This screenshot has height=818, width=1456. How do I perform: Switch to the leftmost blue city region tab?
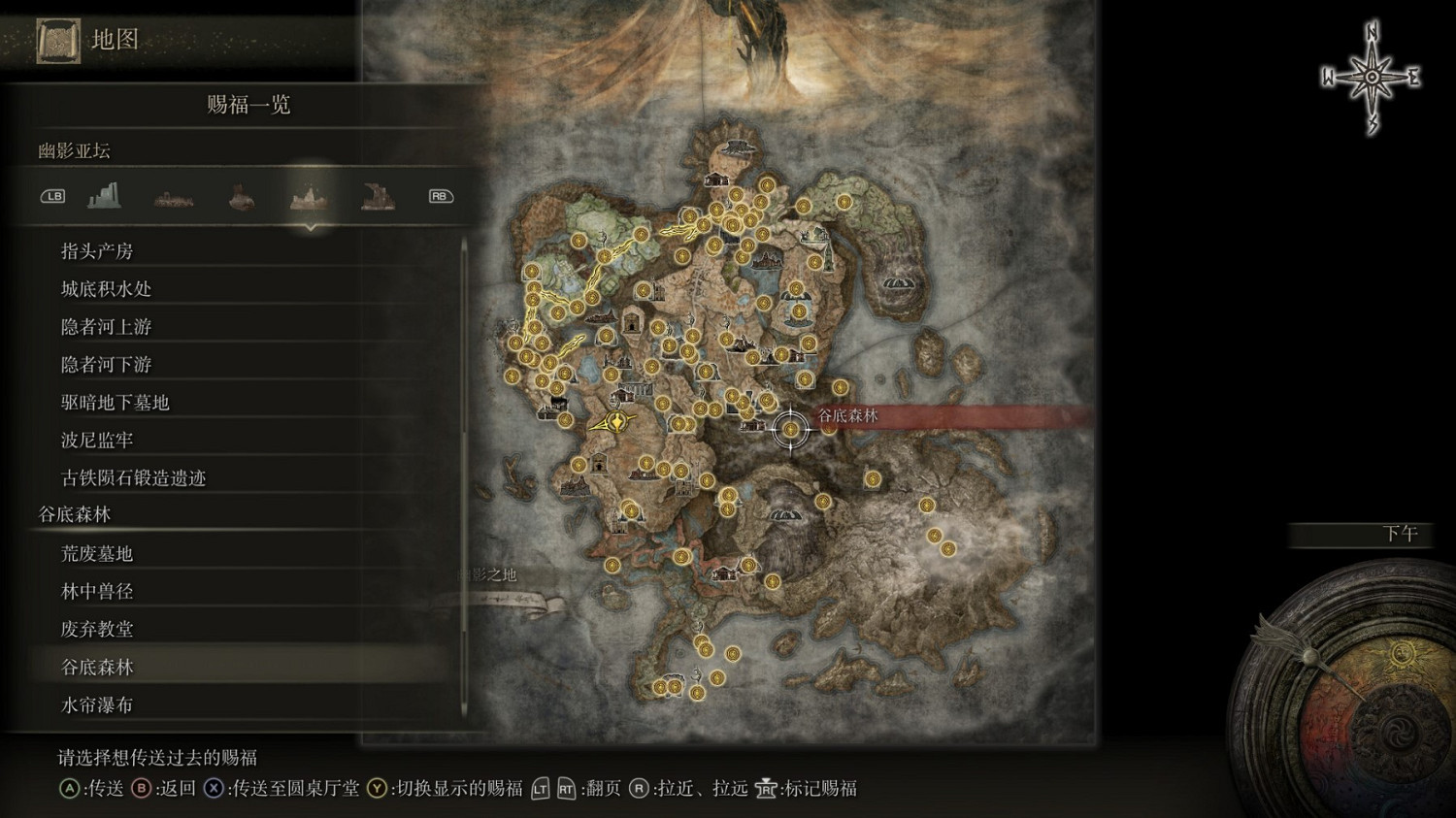coord(105,194)
